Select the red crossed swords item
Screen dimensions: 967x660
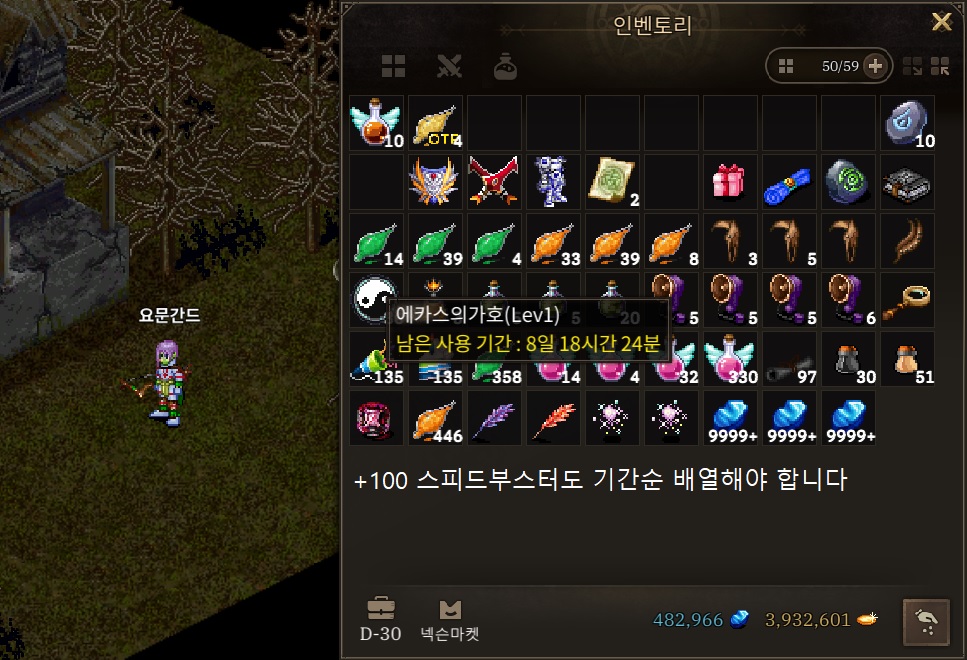494,181
